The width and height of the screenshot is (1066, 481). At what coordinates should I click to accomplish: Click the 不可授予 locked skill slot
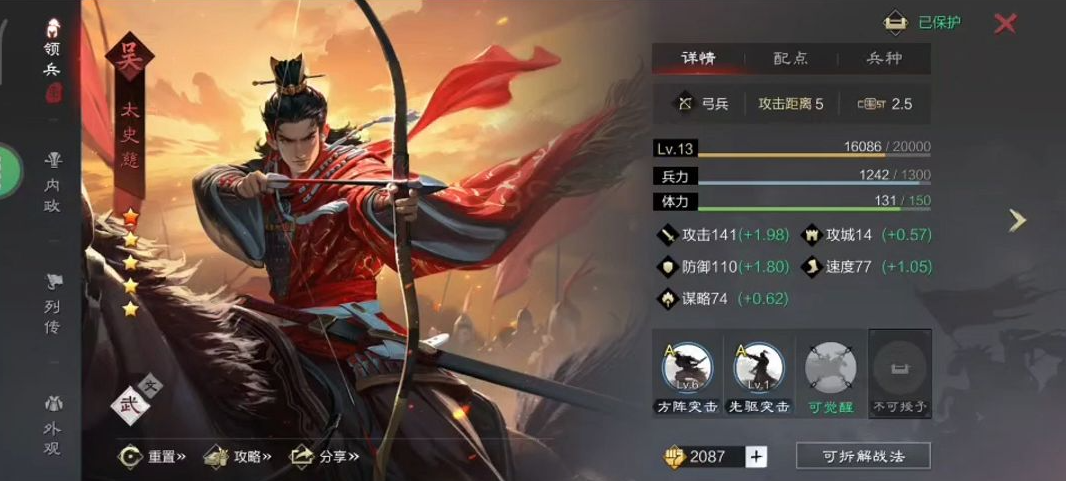[x=900, y=374]
